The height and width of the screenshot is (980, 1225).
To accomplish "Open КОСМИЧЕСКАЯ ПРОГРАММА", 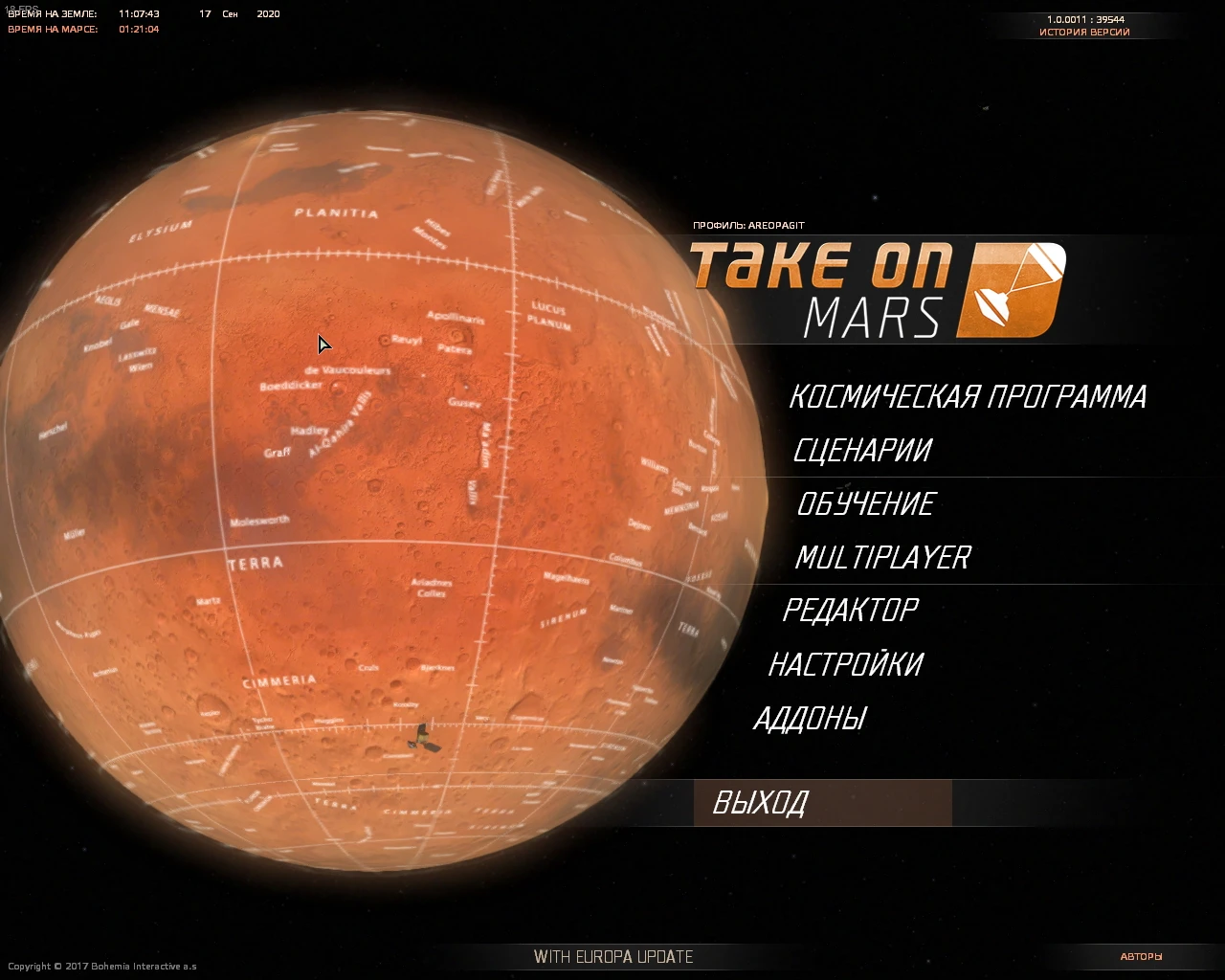I will click(x=969, y=396).
